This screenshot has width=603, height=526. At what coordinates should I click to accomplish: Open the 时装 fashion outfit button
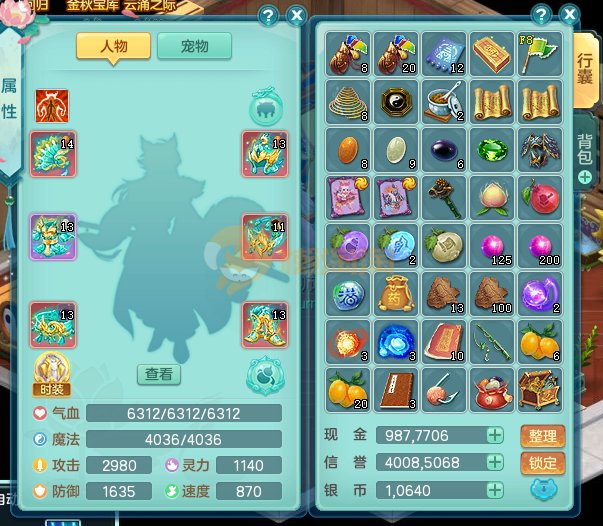point(52,372)
